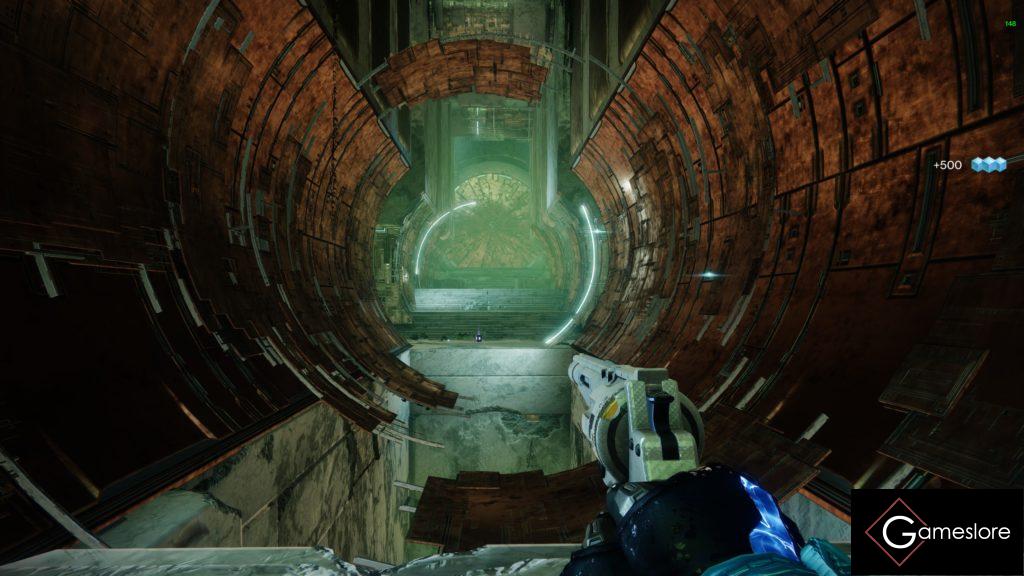The width and height of the screenshot is (1024, 576).
Task: Click the blue Glimmer cubes icon
Action: coord(988,165)
